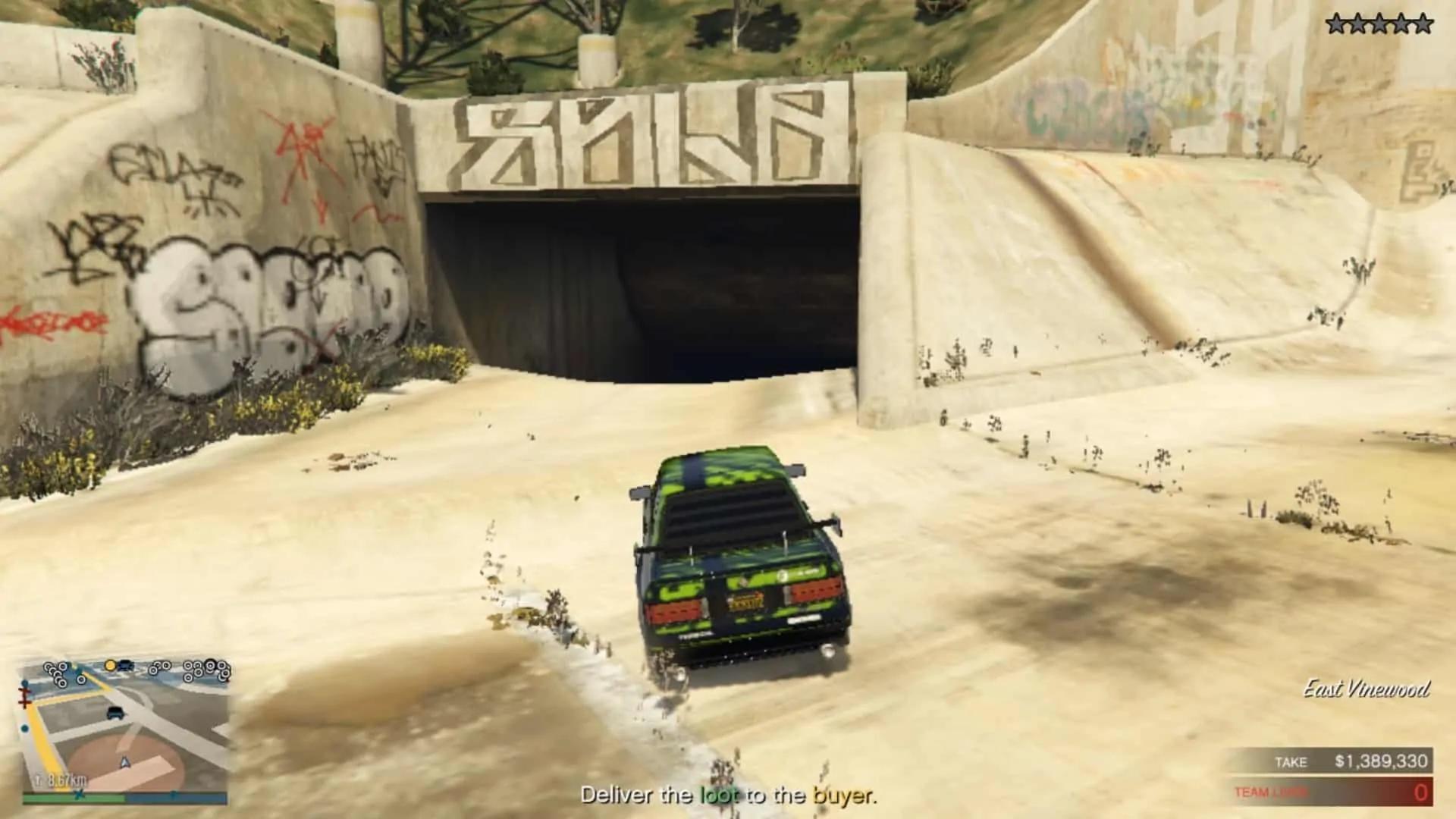Select the black van blip atop the minimap
The width and height of the screenshot is (1456, 819).
(x=125, y=665)
